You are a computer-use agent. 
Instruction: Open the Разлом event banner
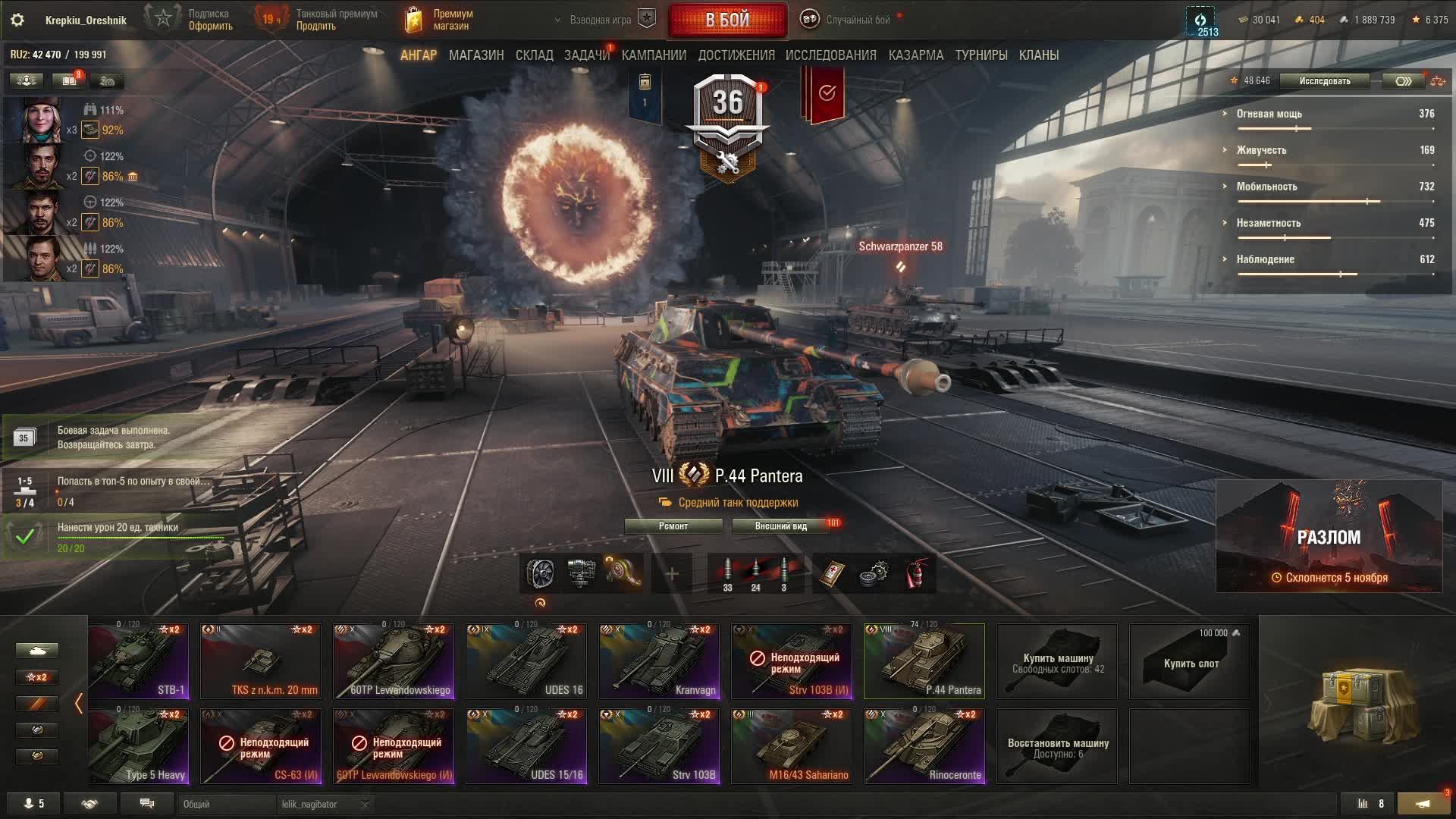pos(1329,536)
